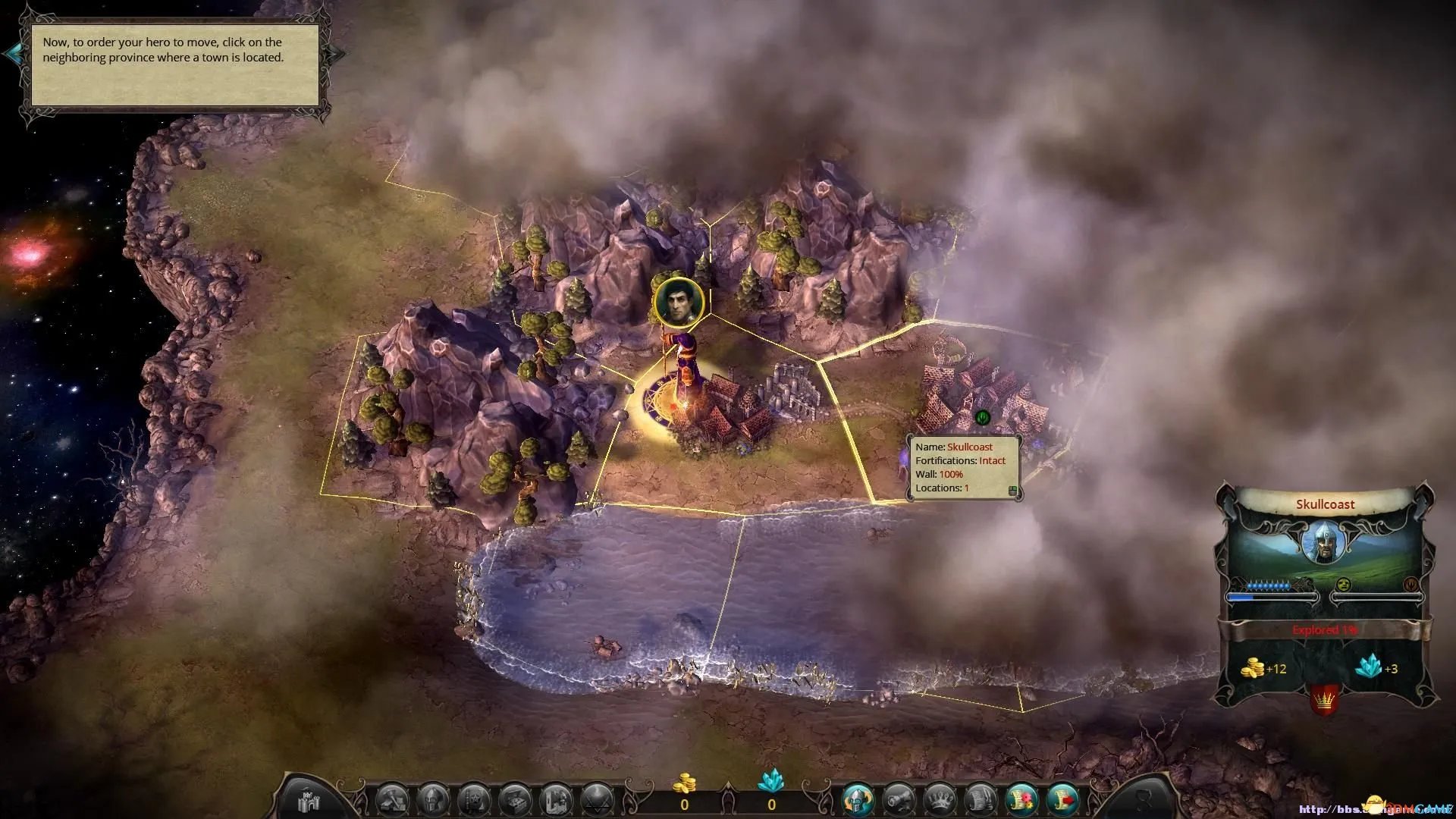
Task: Click the Skullcoast guard helmet portrait
Action: pyautogui.click(x=1324, y=541)
